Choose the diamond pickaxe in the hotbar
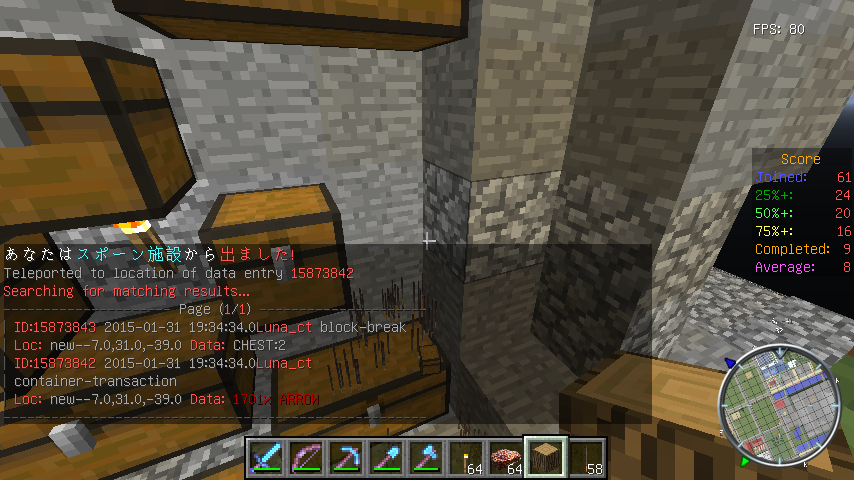 346,457
